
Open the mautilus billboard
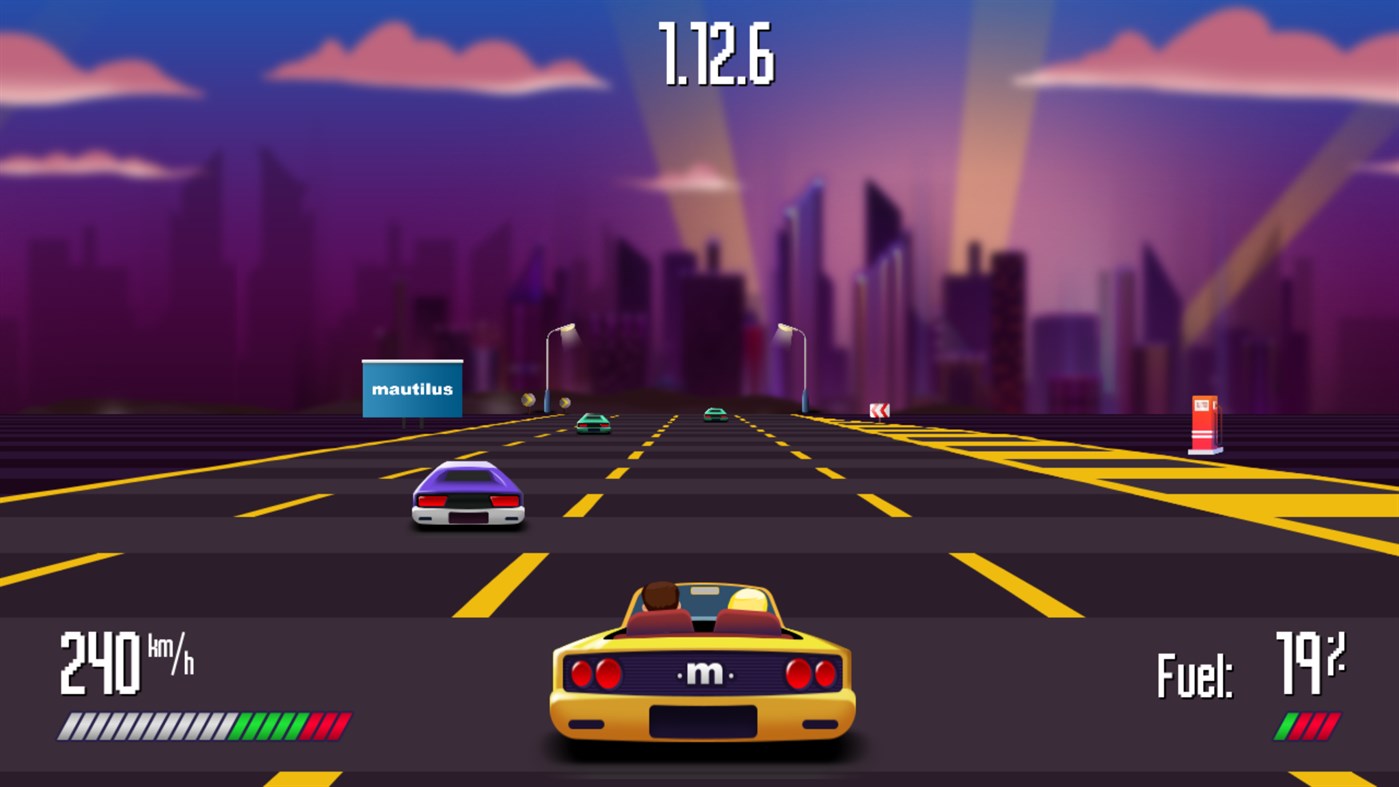(x=412, y=388)
